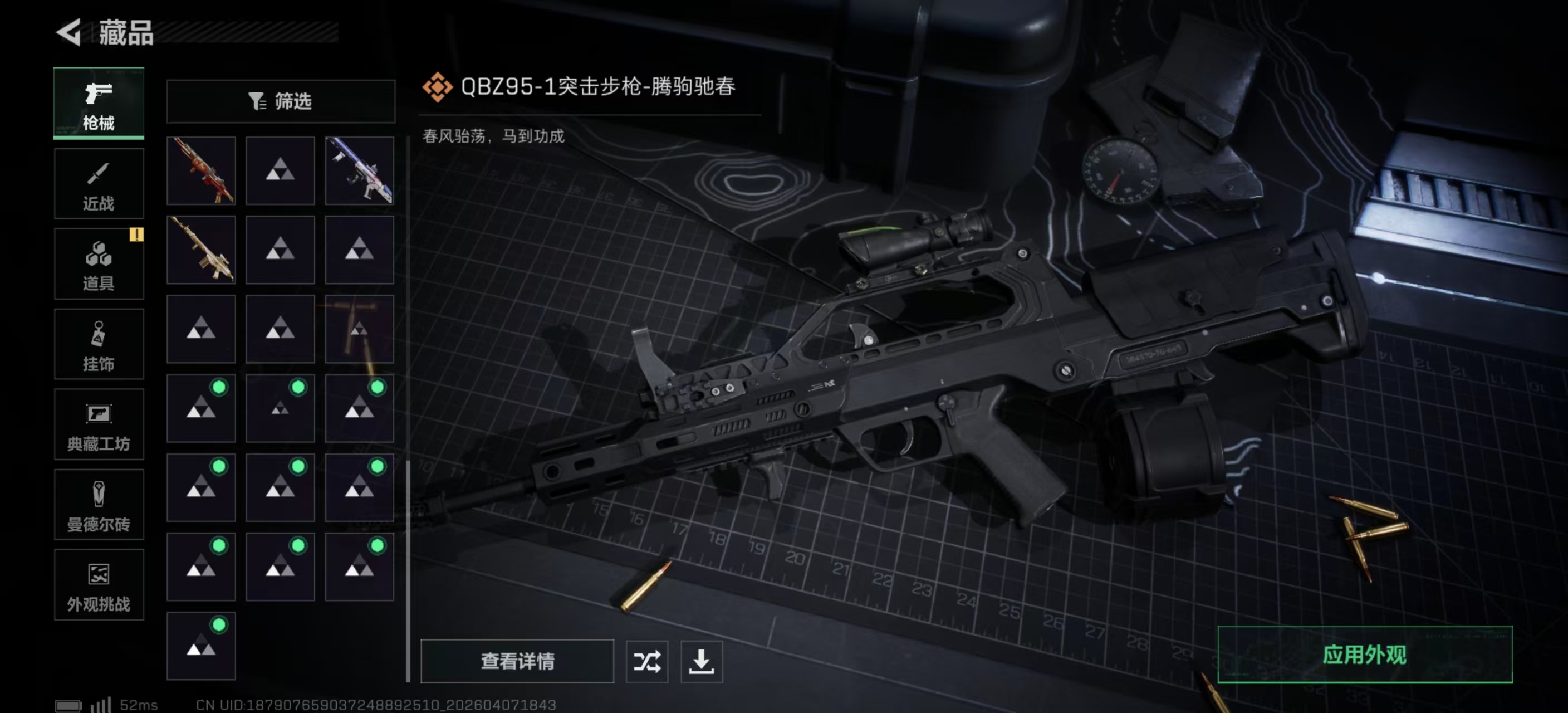Click the shuffle random appearance icon
Image resolution: width=1568 pixels, height=713 pixels.
648,662
